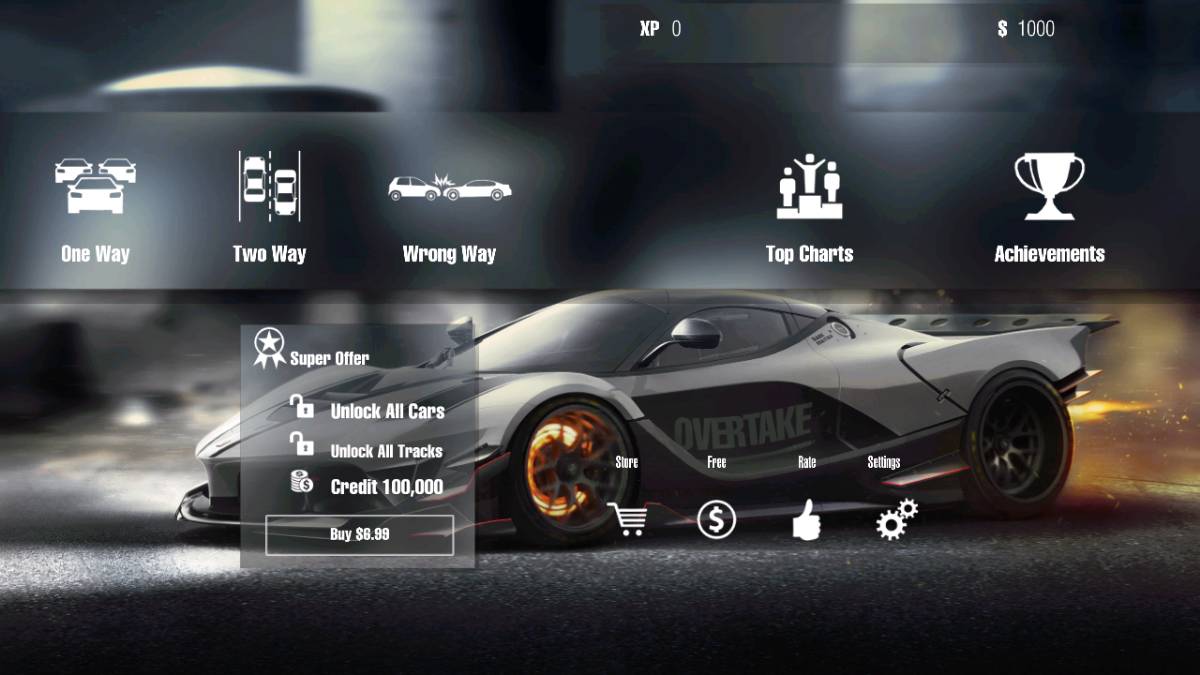View the Achievements trophy screen

pos(1049,208)
